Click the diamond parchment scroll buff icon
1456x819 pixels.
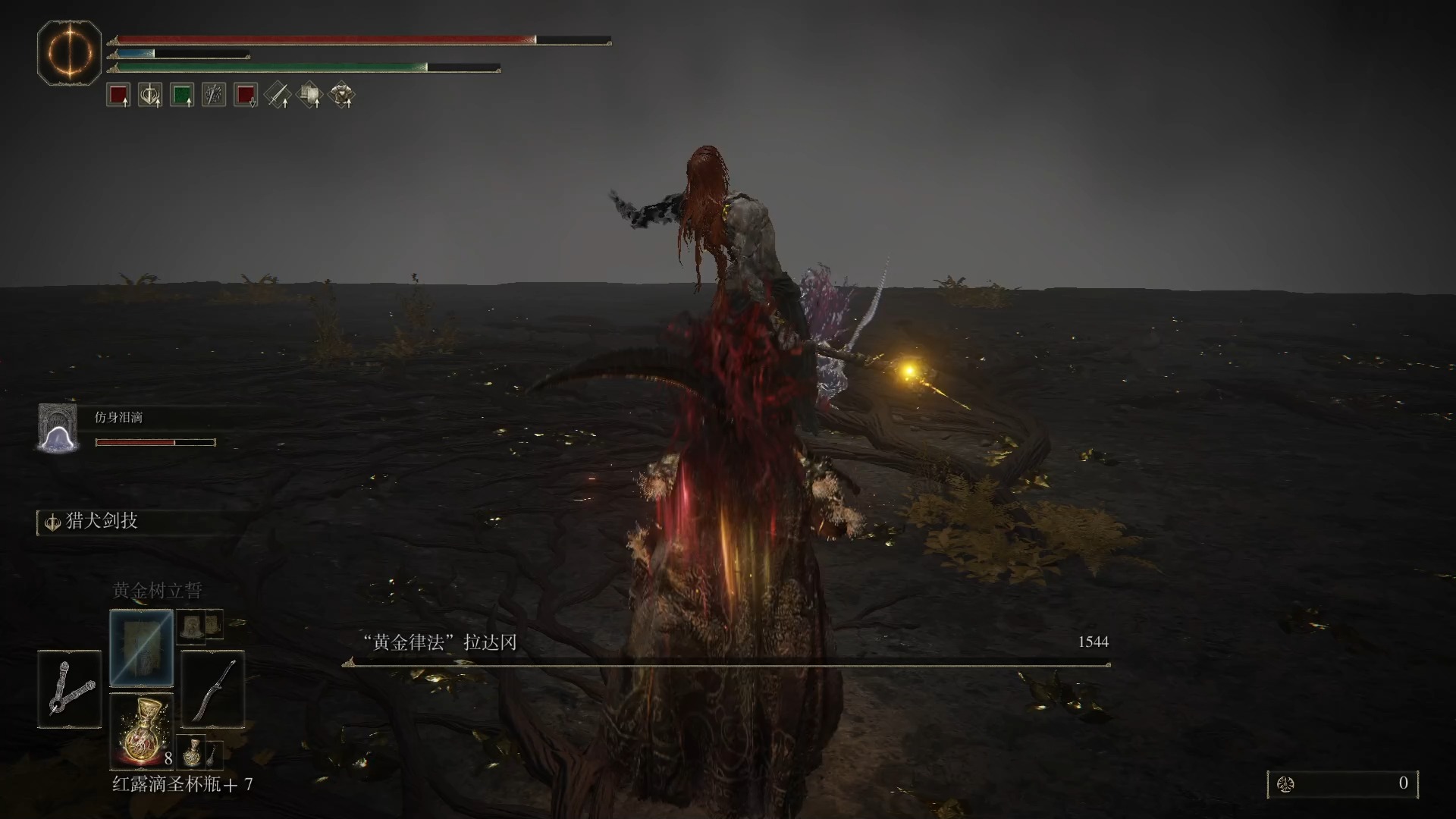[309, 96]
